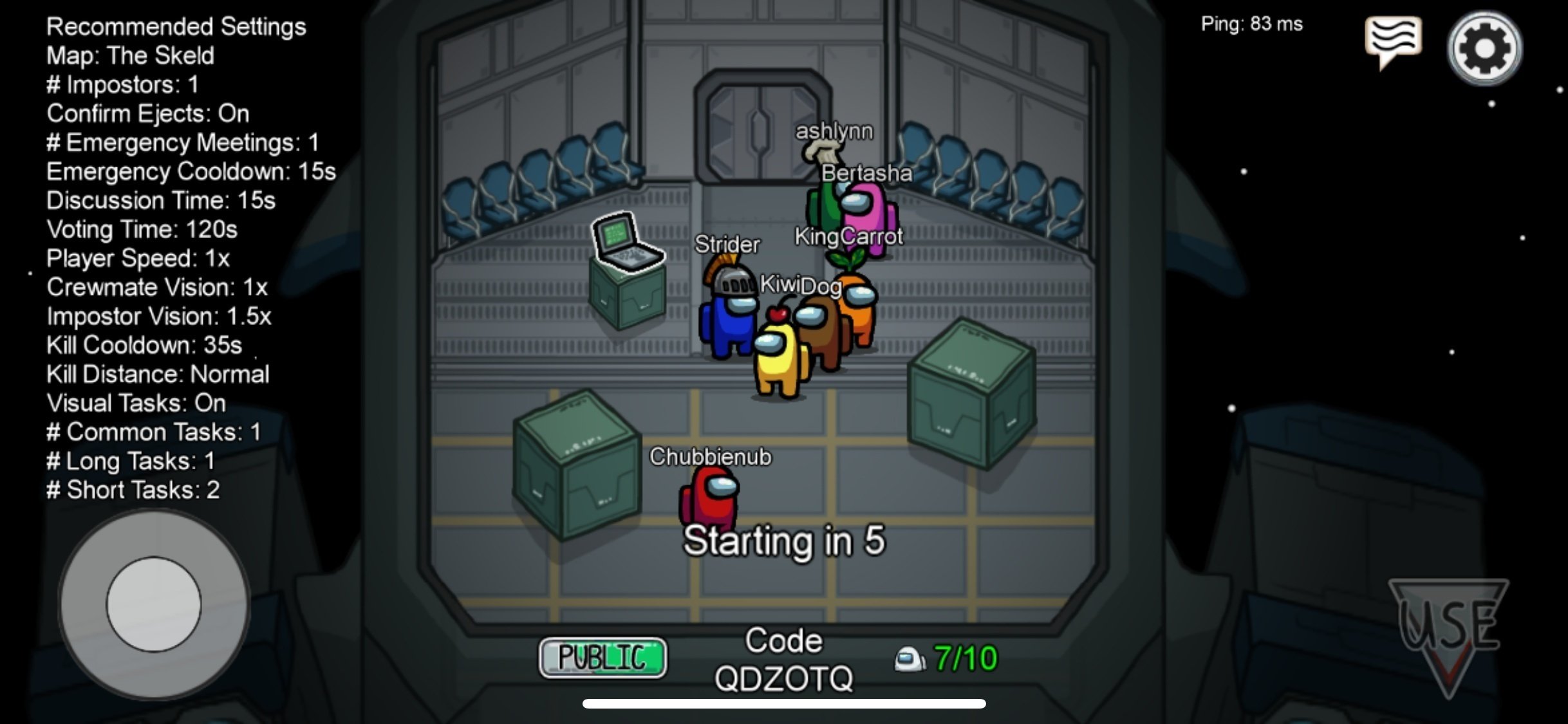Click the Ping: 83 ms indicator
Image resolution: width=1568 pixels, height=724 pixels.
[1252, 24]
